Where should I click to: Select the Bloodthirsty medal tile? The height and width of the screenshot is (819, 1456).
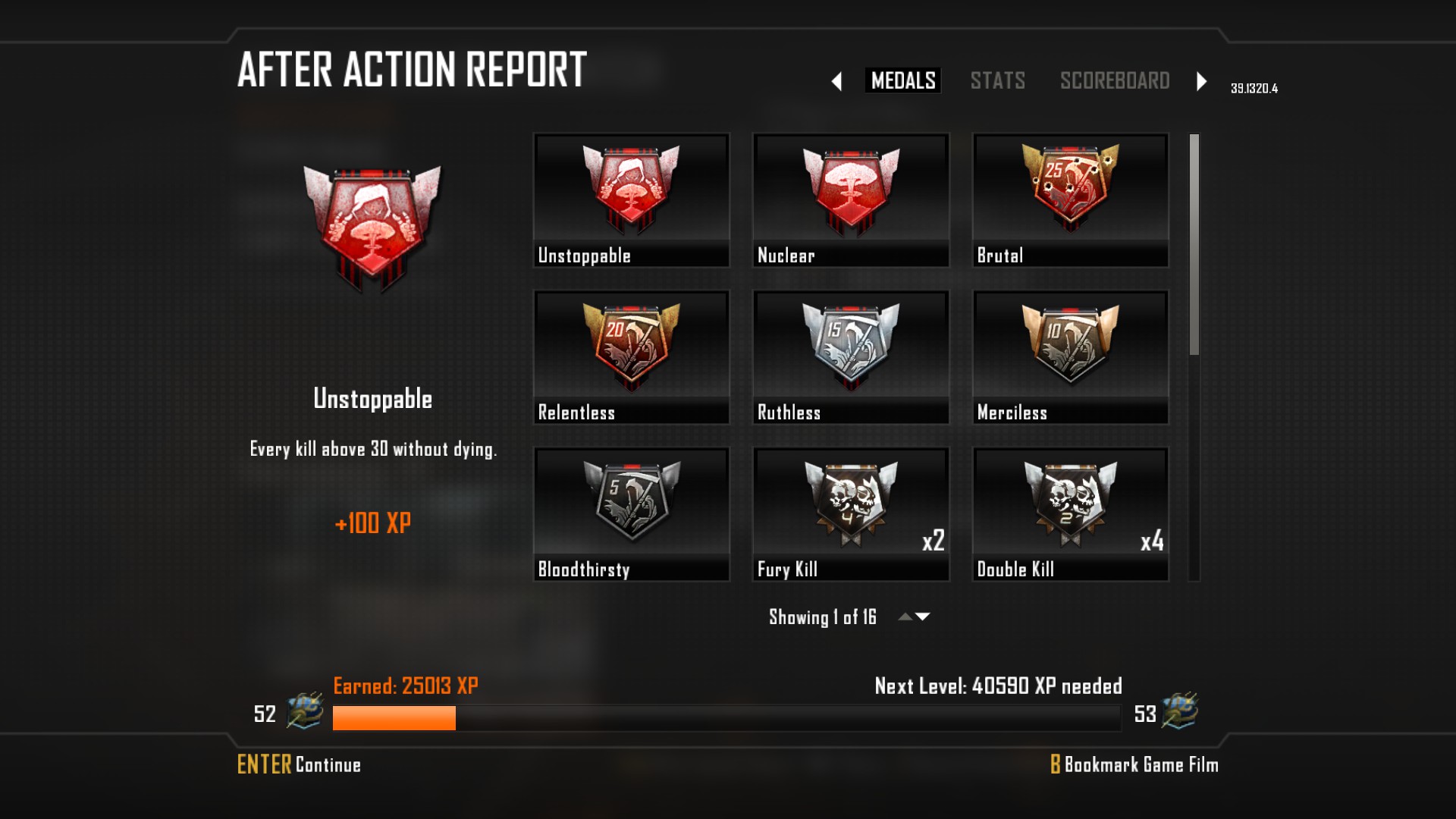pos(631,514)
